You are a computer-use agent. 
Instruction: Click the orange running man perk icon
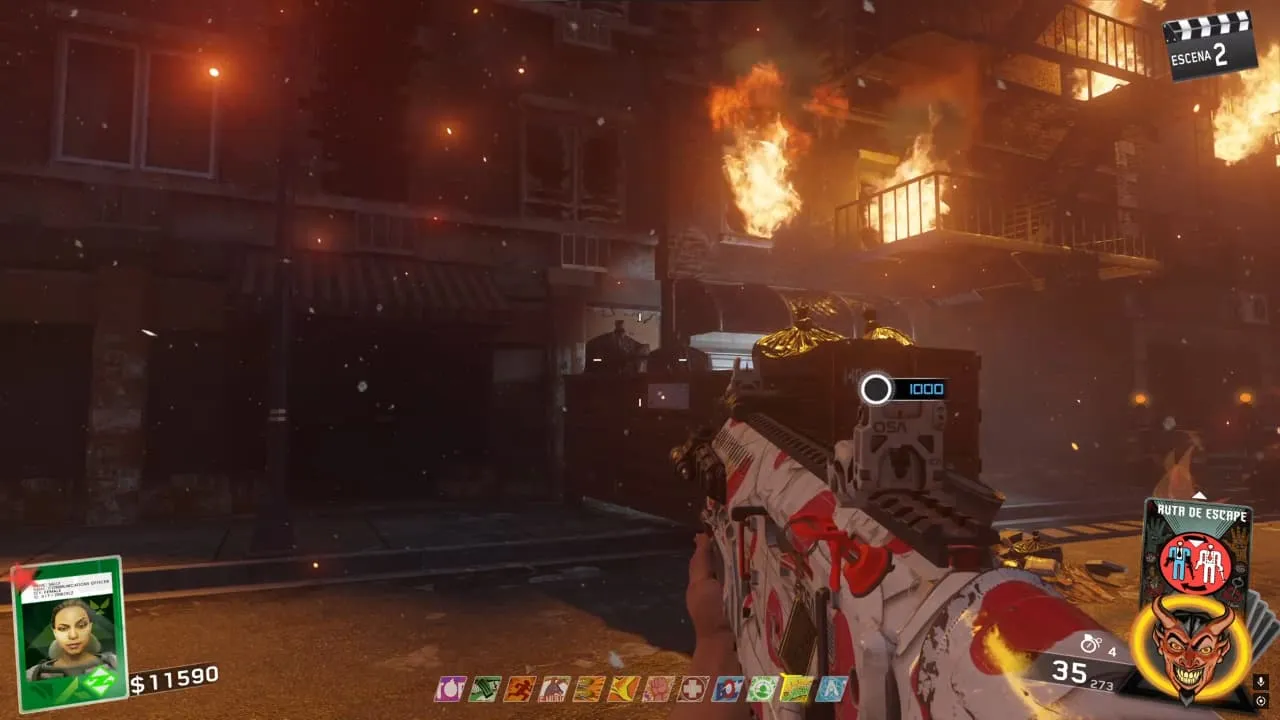click(x=519, y=688)
